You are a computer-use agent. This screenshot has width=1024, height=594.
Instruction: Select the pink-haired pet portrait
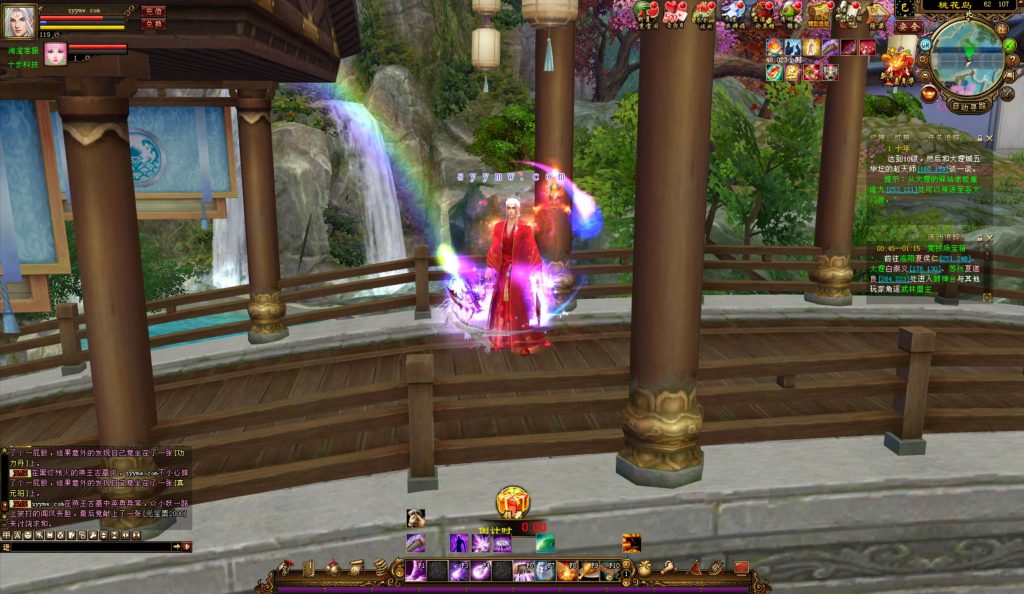pos(55,53)
